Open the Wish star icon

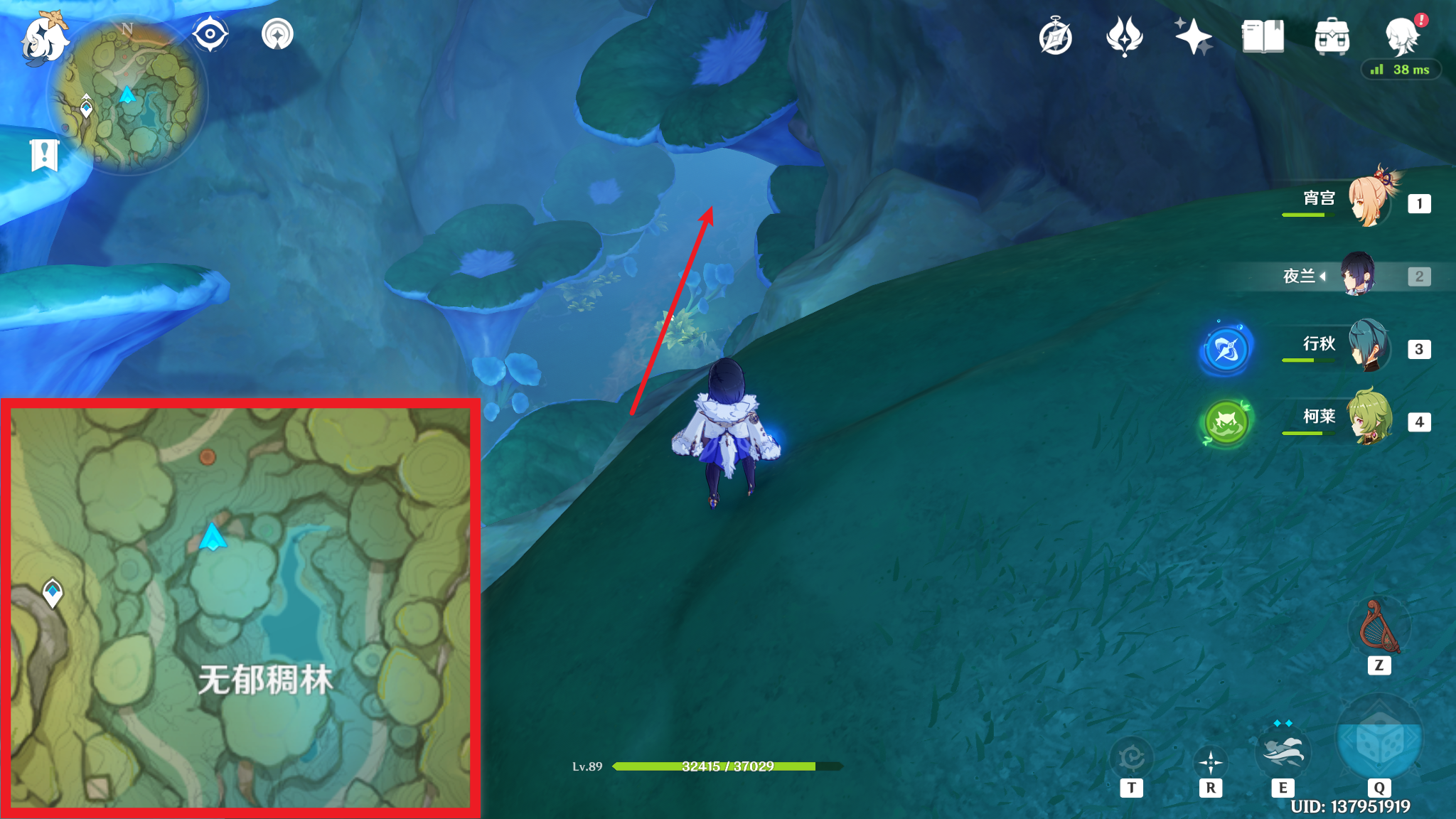(x=1193, y=37)
